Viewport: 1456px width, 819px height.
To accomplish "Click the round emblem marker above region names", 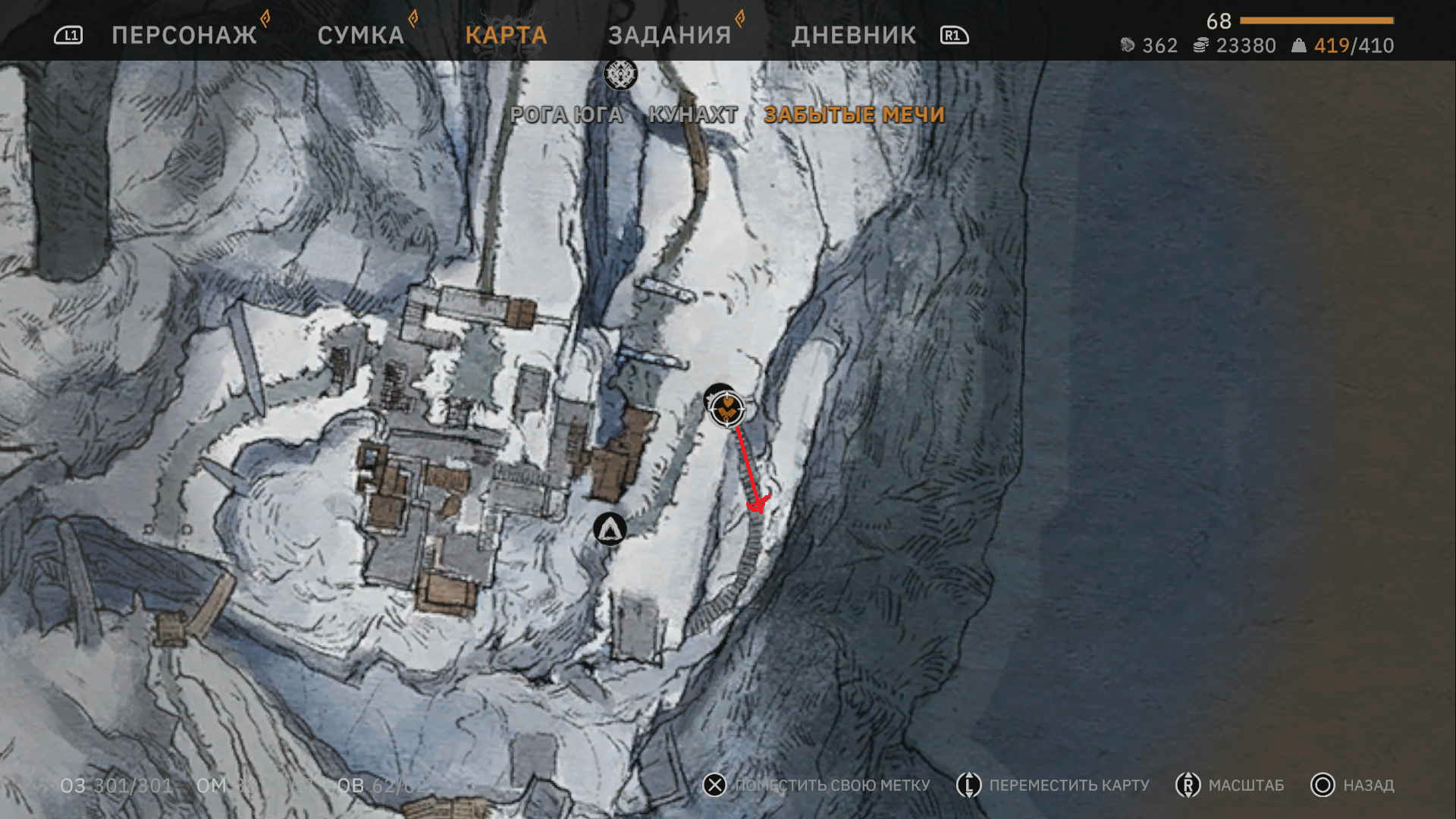I will click(x=620, y=74).
